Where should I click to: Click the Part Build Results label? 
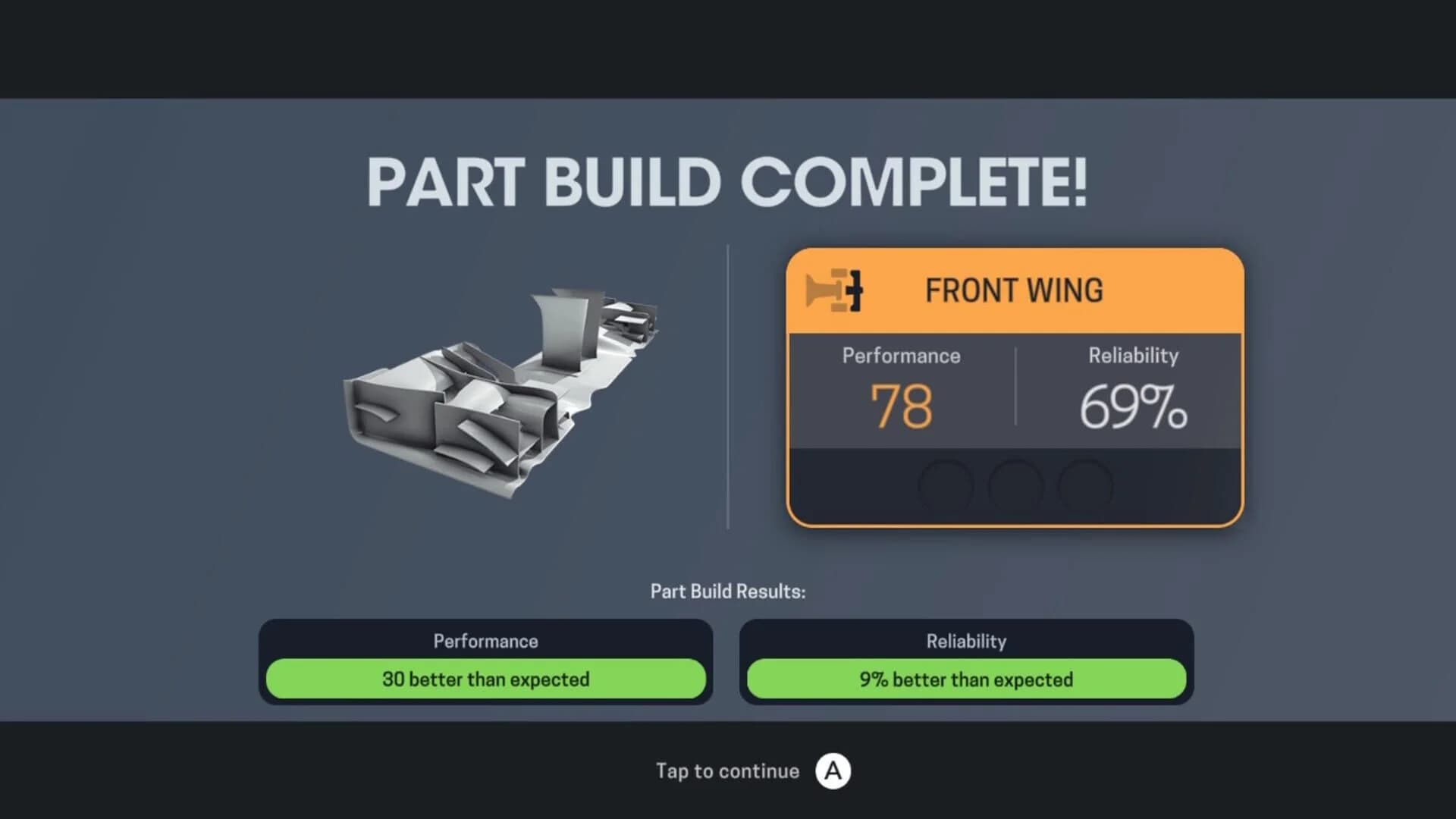728,591
